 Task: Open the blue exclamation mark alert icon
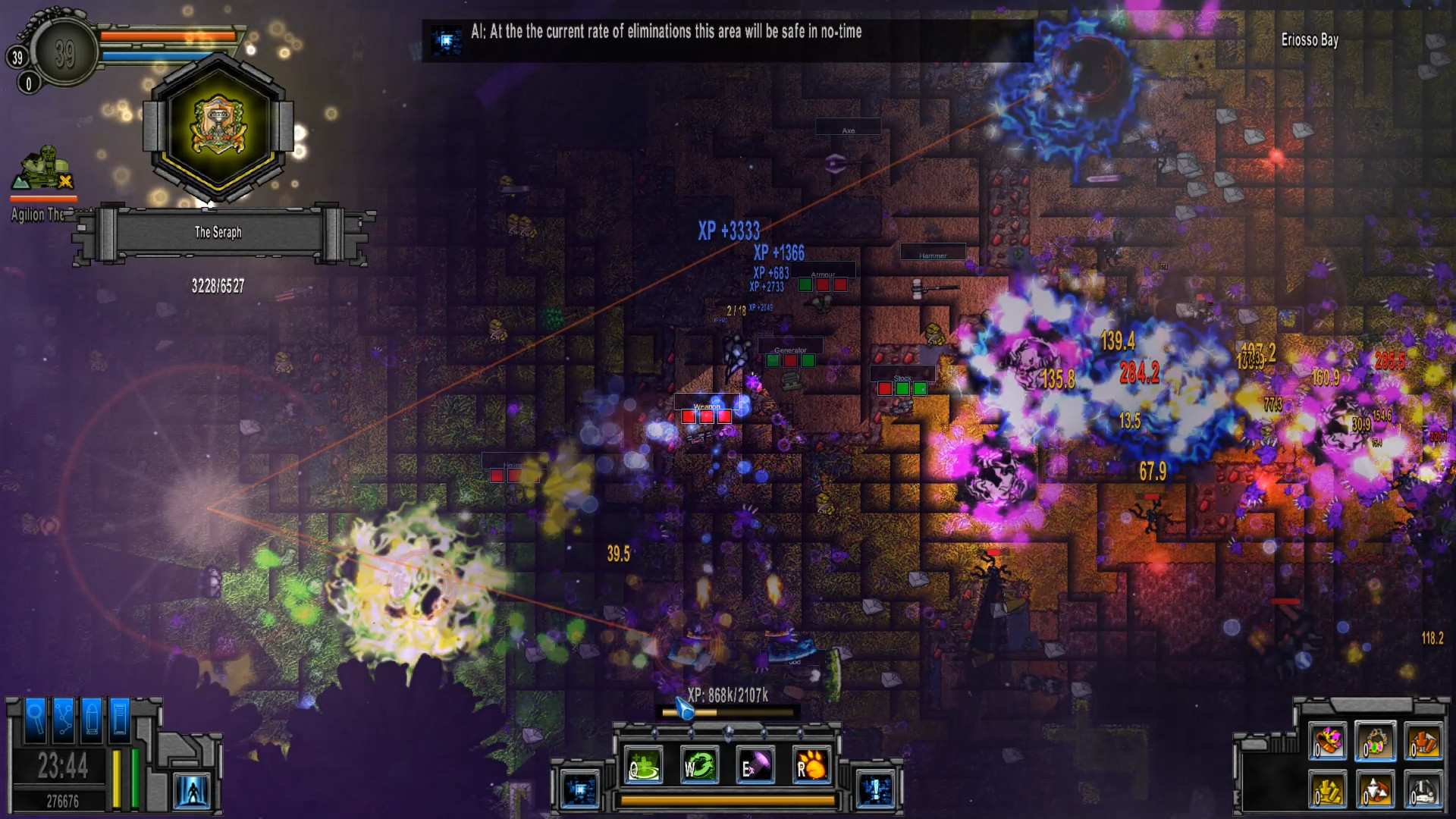875,790
